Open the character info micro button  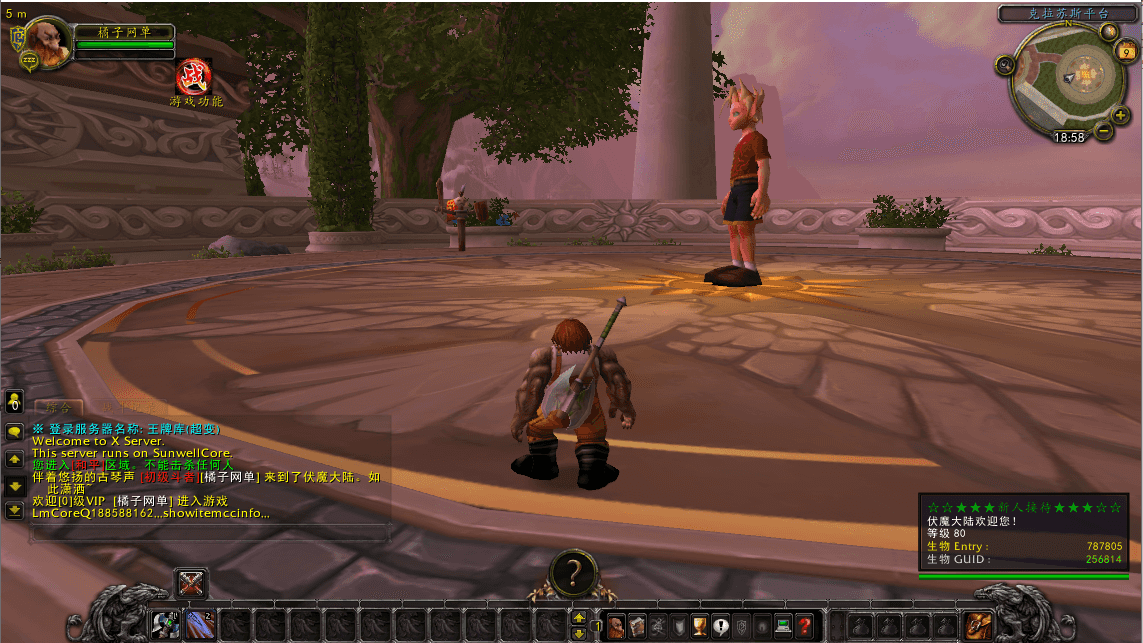coord(616,626)
